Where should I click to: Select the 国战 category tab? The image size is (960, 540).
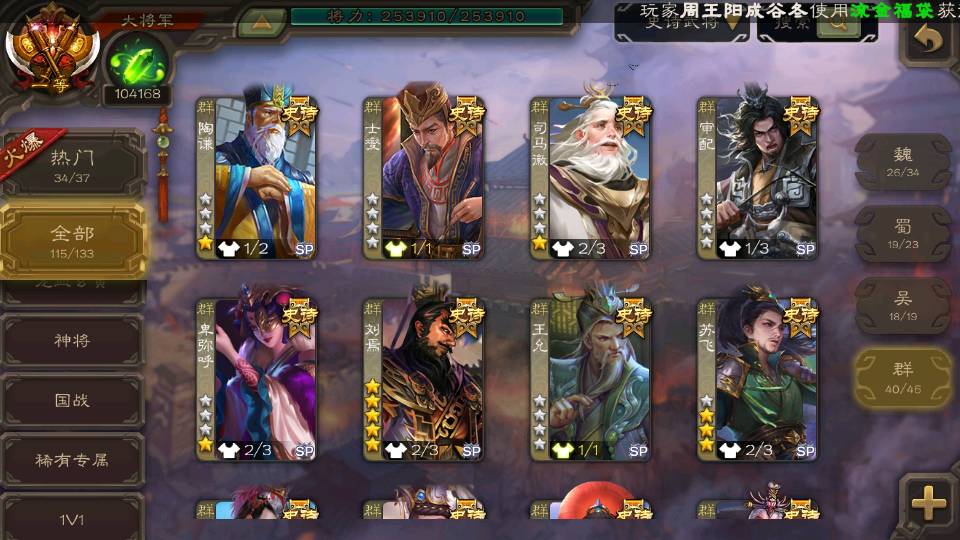tap(73, 400)
